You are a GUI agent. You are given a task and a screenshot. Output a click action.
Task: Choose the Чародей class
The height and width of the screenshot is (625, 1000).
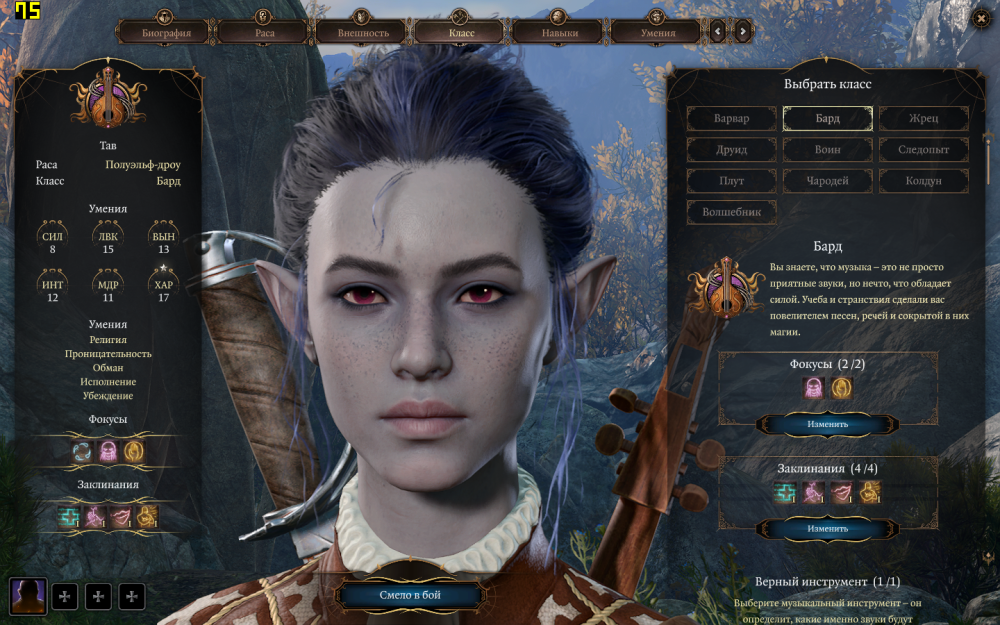click(827, 181)
